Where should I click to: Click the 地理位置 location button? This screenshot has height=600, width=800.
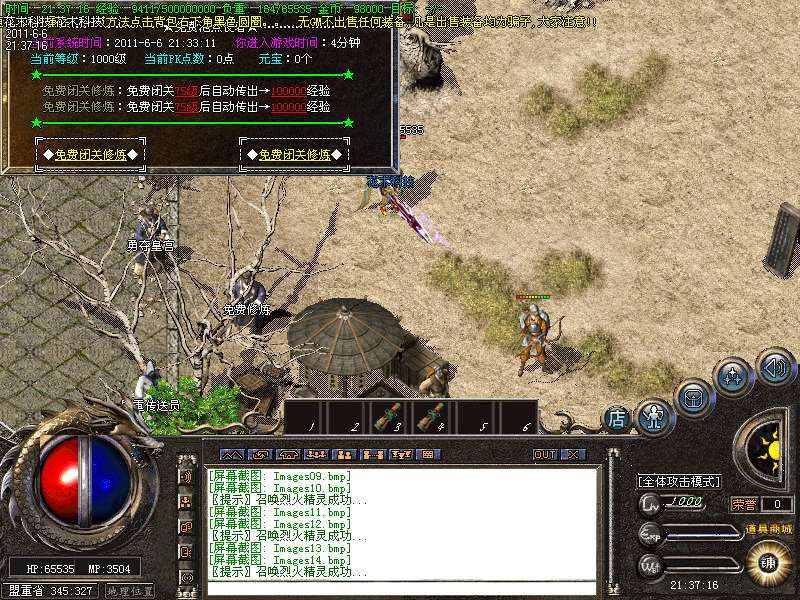tap(129, 591)
